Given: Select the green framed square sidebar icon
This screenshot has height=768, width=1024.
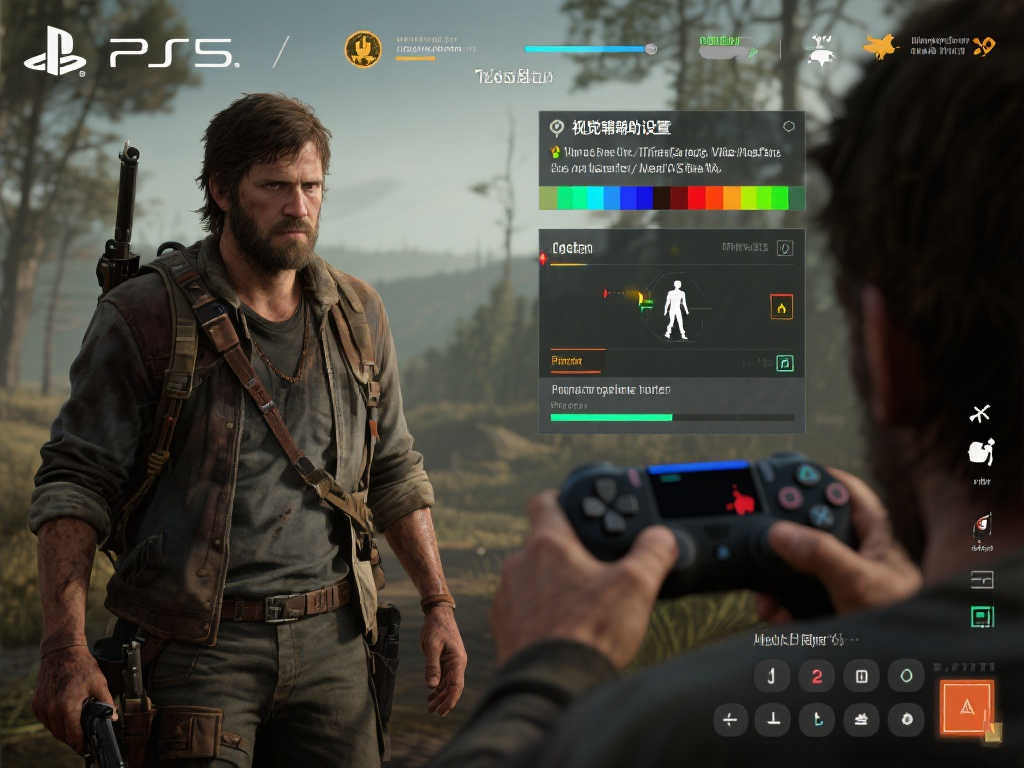Looking at the screenshot, I should (982, 616).
